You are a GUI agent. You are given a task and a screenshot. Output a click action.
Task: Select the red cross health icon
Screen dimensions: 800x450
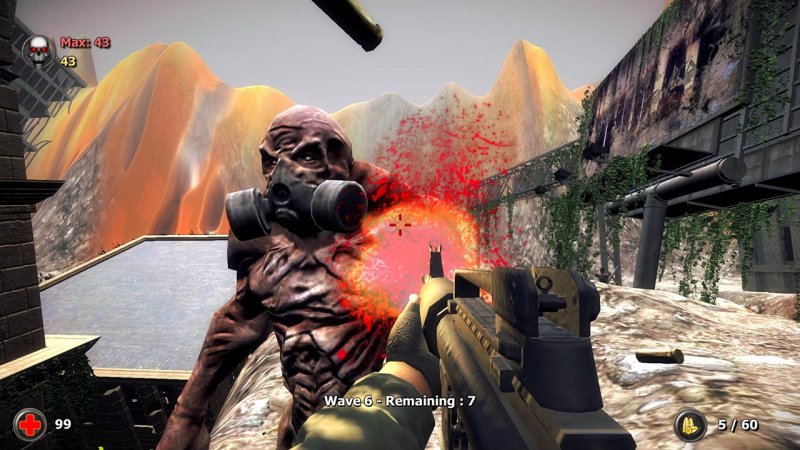(30, 425)
